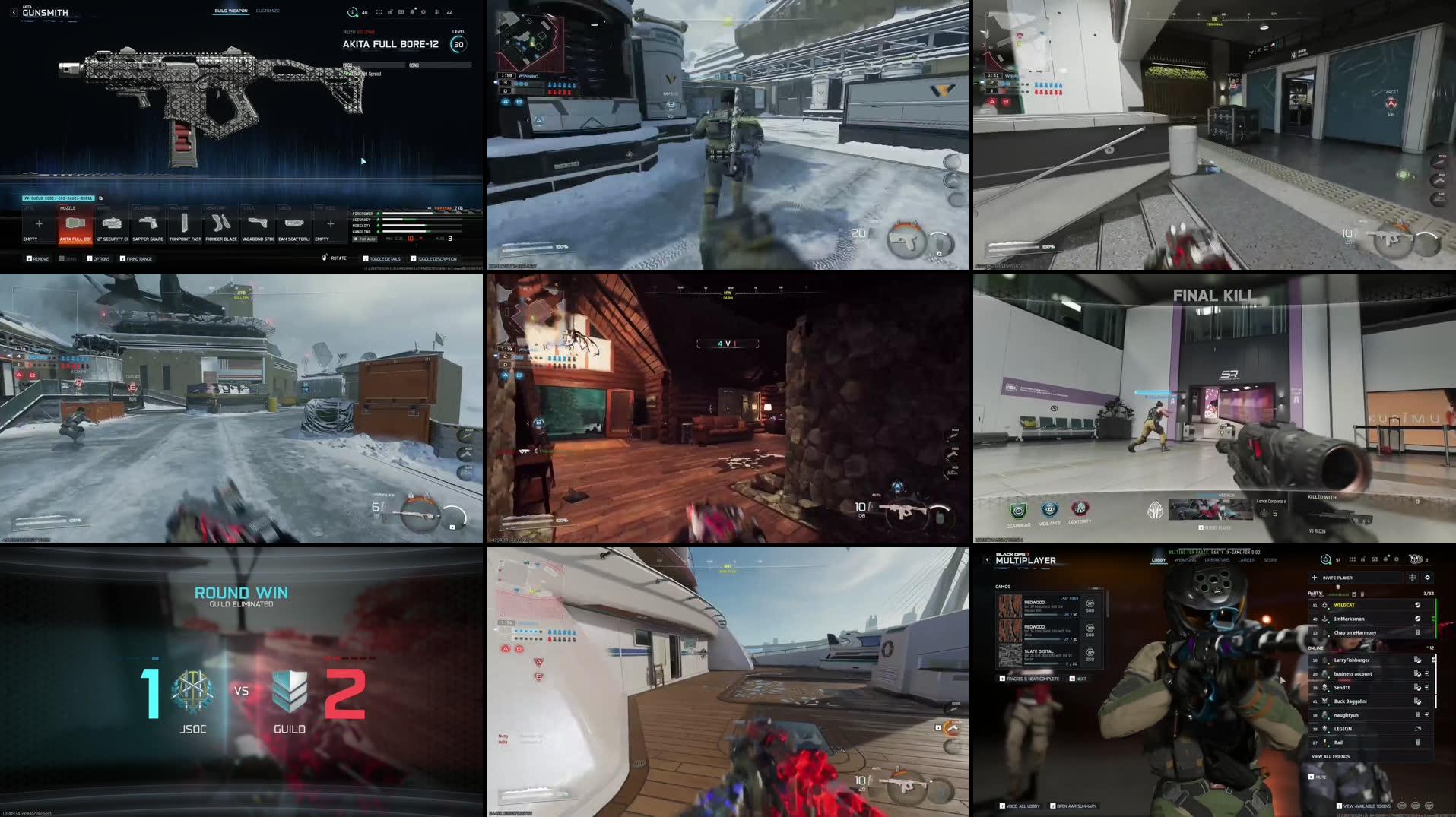Click View All Friends
The width and height of the screenshot is (1456, 817).
1331,756
